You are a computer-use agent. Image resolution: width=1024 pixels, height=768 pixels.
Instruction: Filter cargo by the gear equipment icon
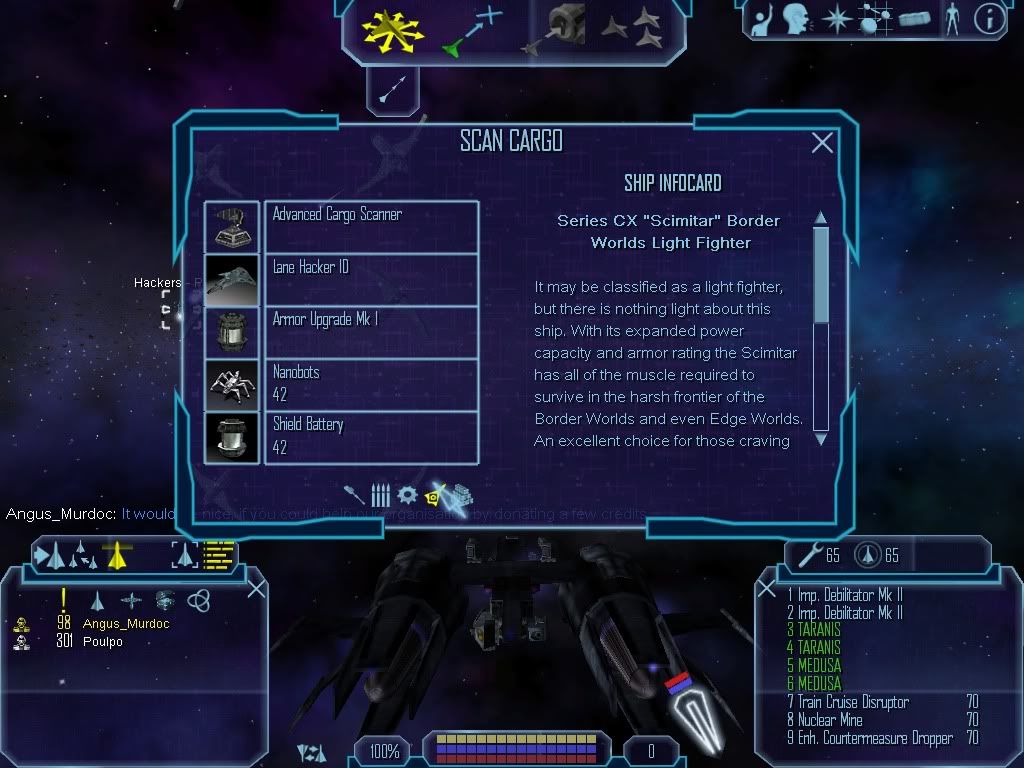point(407,495)
